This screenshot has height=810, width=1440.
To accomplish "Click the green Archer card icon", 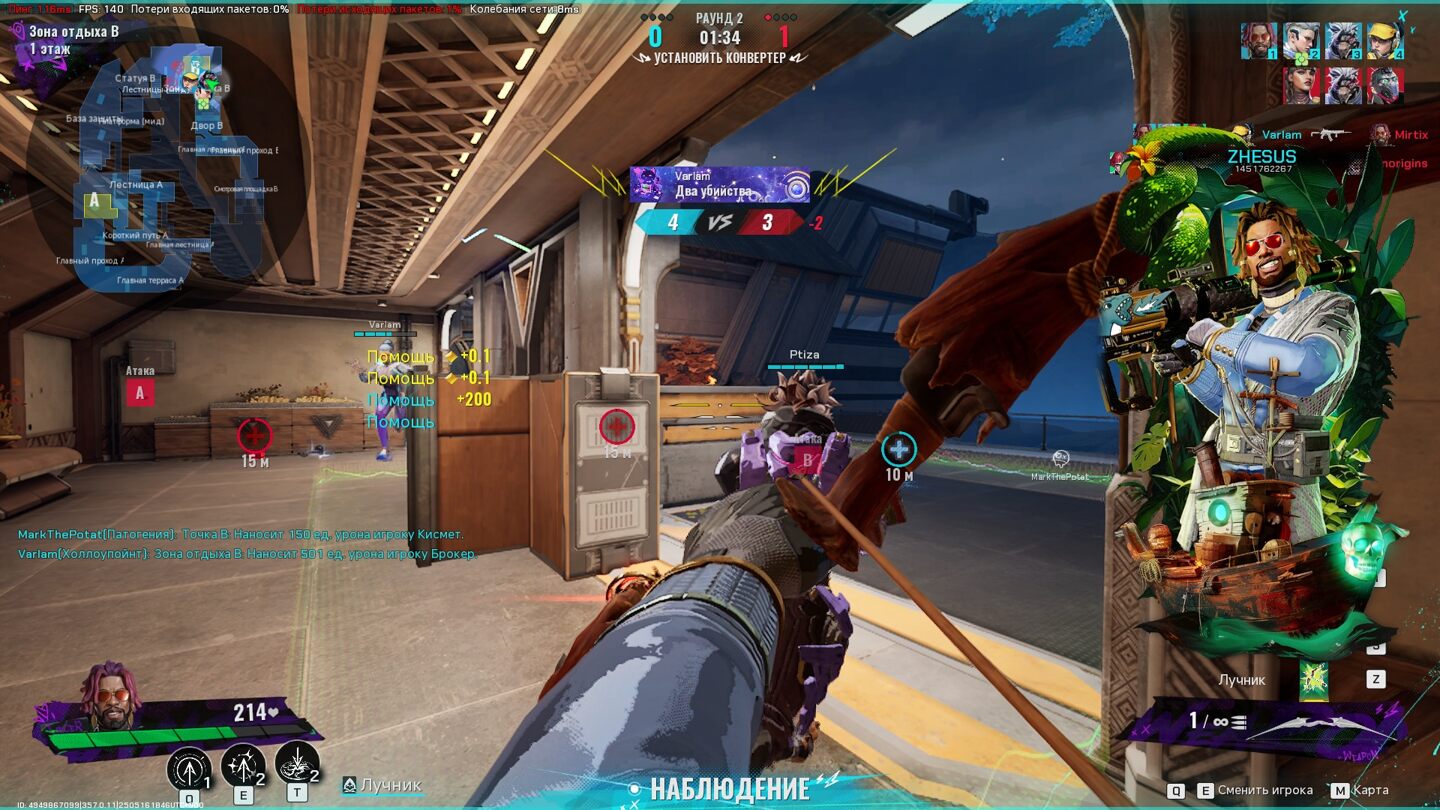I will coord(1313,681).
